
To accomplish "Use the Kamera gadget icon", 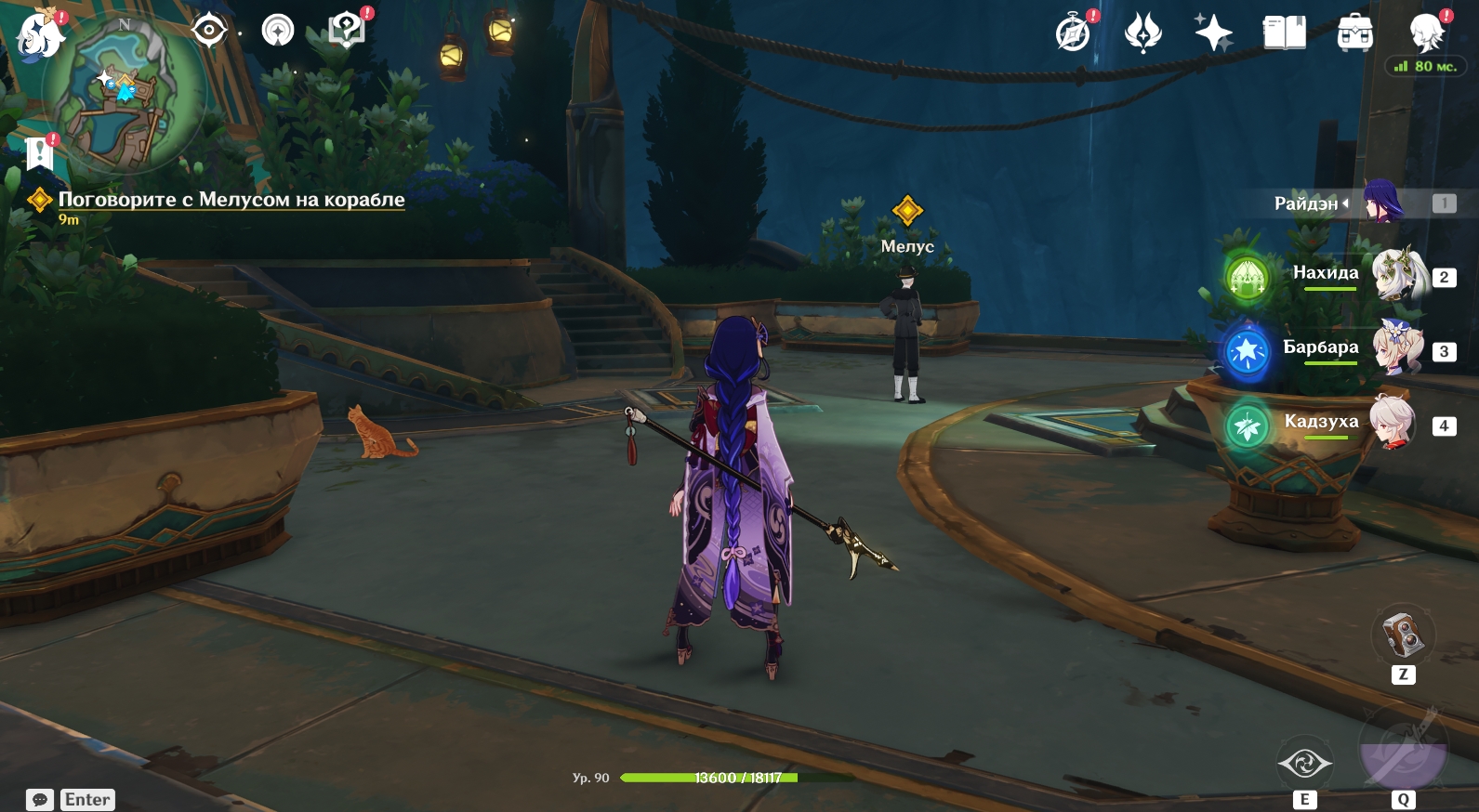I will click(x=1403, y=635).
